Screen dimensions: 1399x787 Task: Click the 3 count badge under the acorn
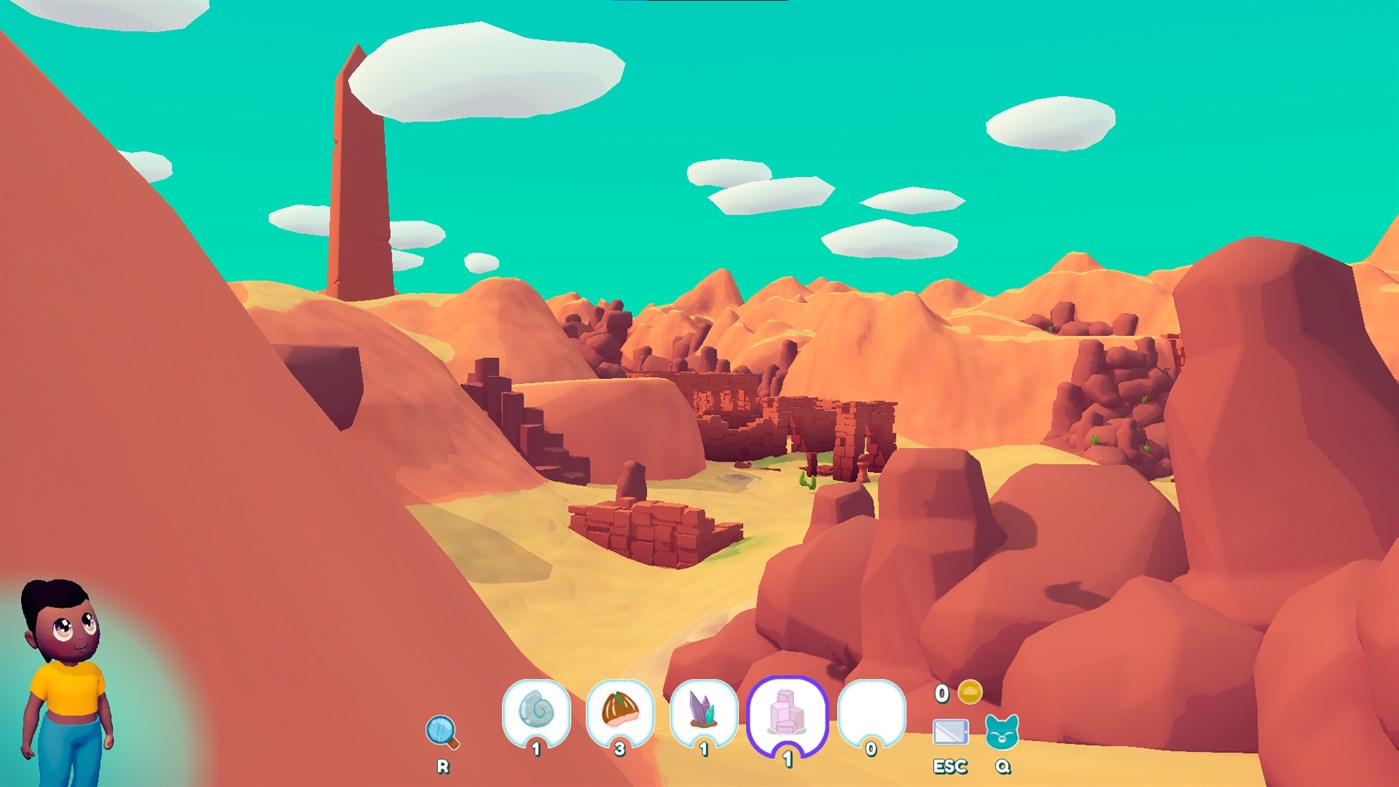coord(620,746)
